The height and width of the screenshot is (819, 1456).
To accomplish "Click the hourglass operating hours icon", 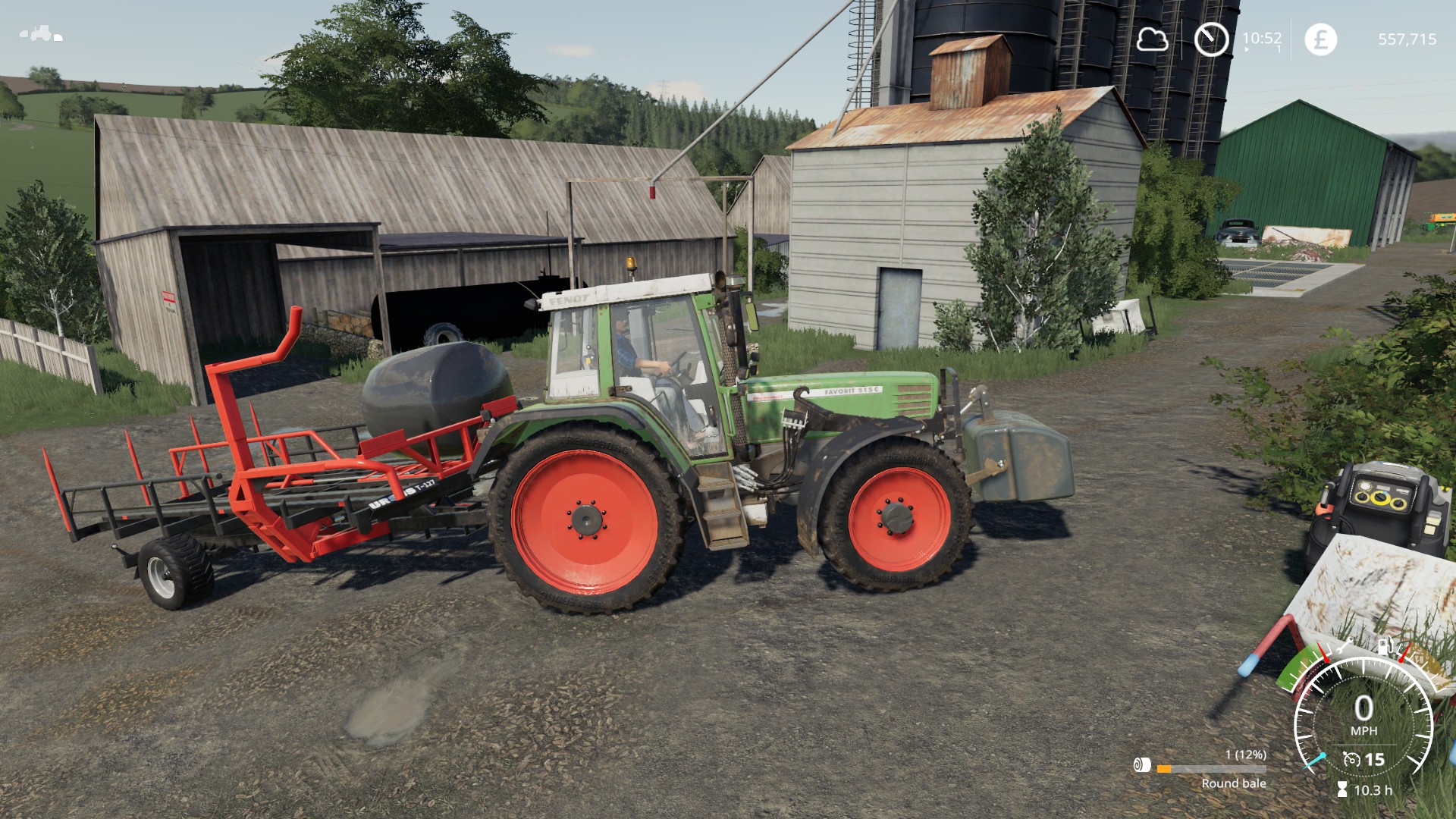I will point(1342,789).
